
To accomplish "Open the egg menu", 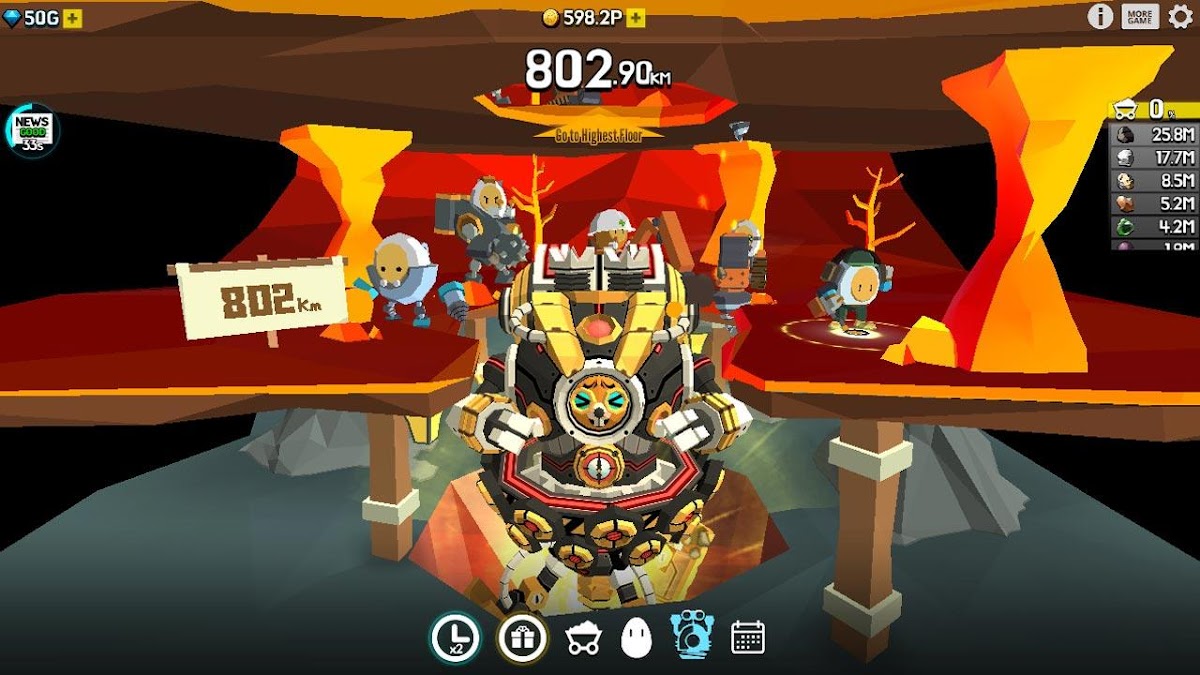I will [x=636, y=638].
